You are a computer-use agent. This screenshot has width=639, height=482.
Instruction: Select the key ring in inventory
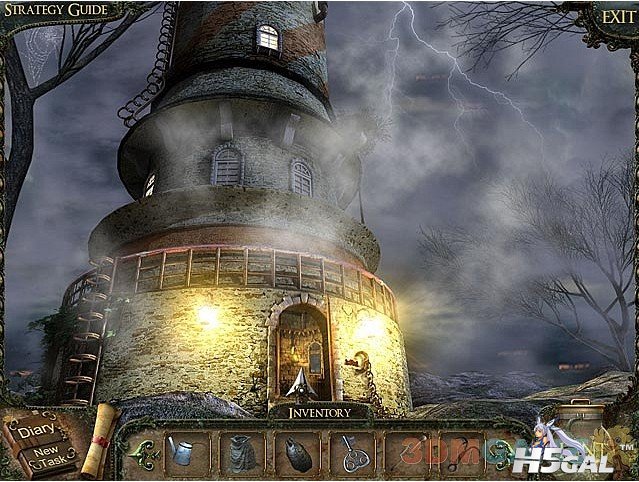click(352, 452)
